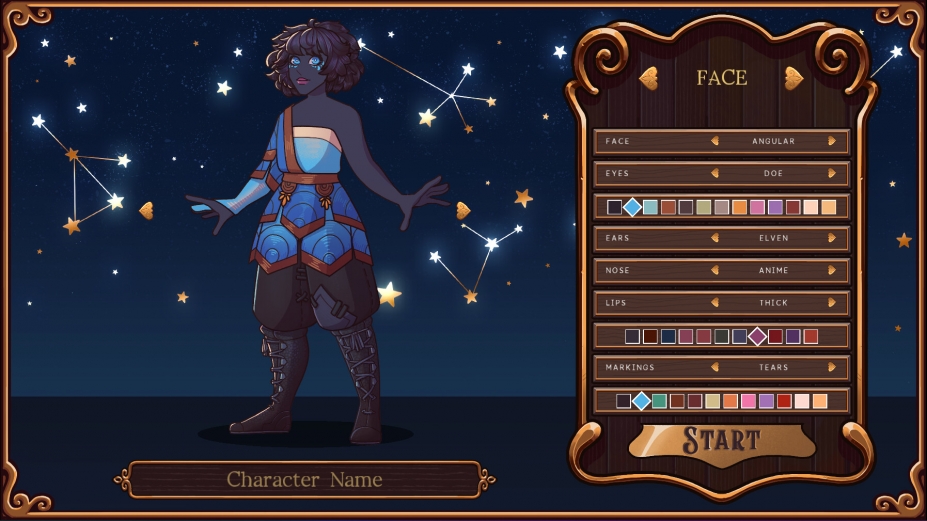Choose the purple eye color swatch
This screenshot has height=521, width=927.
pos(775,207)
